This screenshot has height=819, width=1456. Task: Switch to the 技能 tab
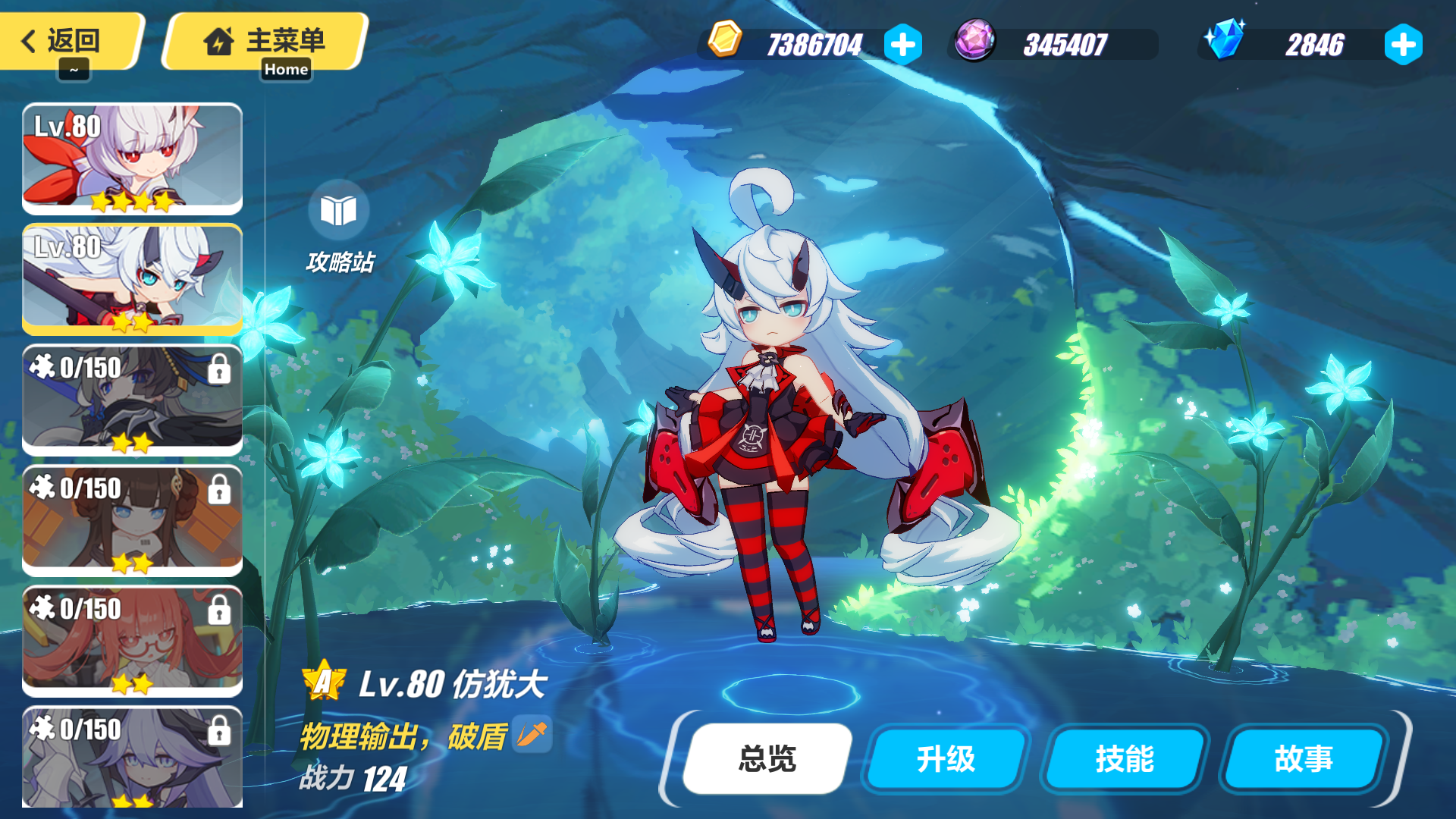[x=1123, y=759]
